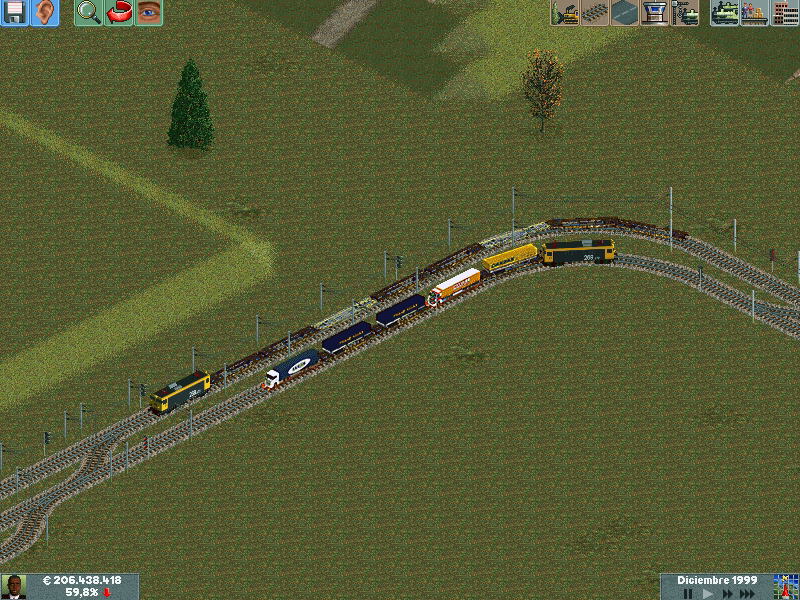Viewport: 800px width, 600px height.
Task: Open the station building tool
Action: point(655,13)
